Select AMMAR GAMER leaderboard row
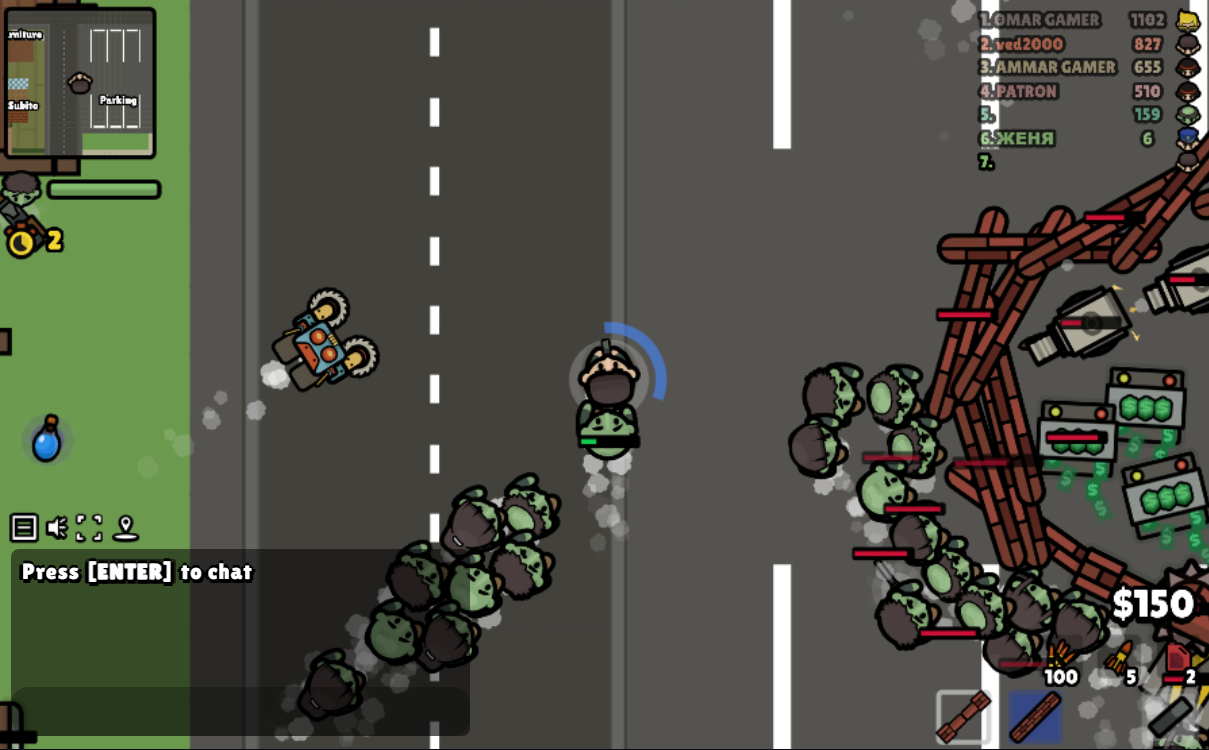Image resolution: width=1209 pixels, height=750 pixels. (x=1052, y=67)
